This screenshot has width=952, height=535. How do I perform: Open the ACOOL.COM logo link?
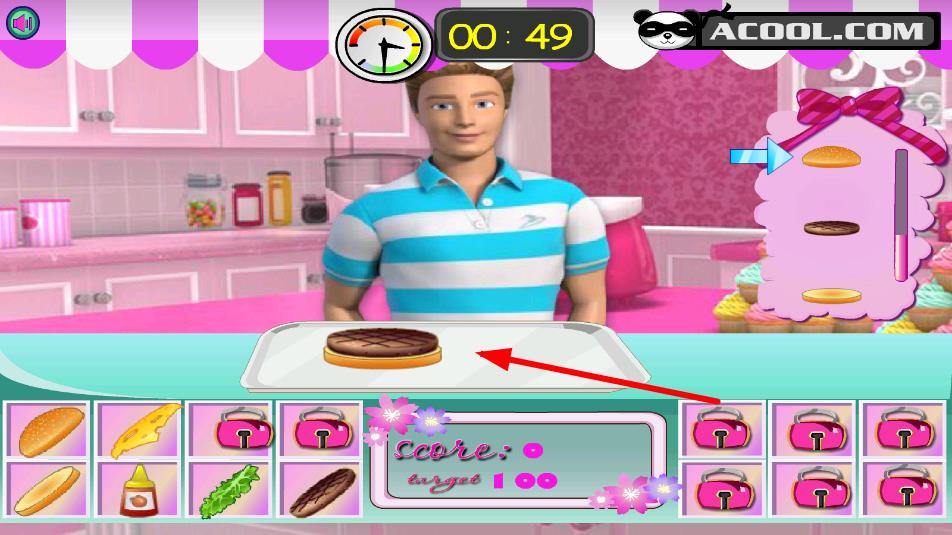click(x=790, y=30)
